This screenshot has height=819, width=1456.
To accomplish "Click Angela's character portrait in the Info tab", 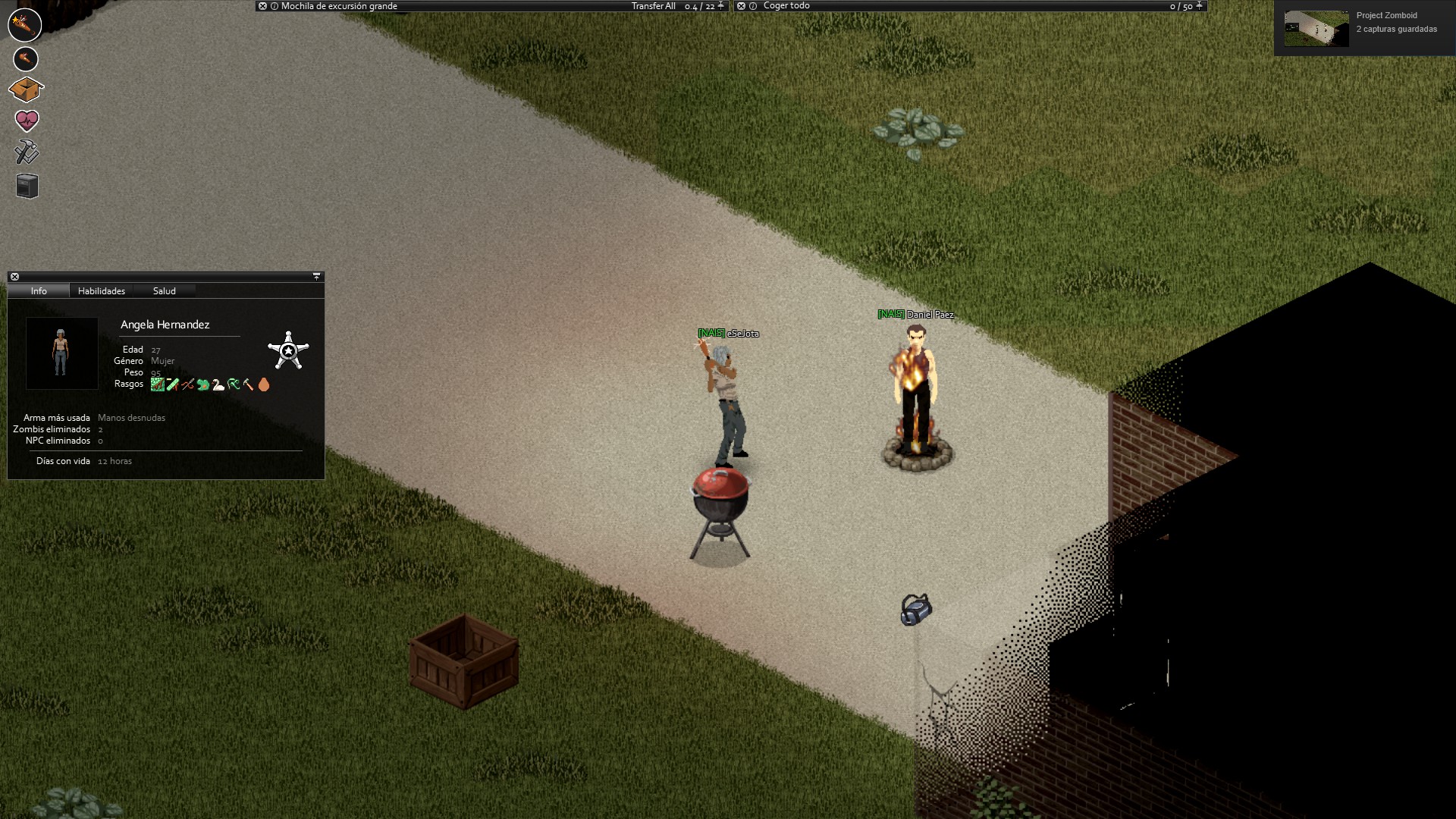I will [61, 353].
